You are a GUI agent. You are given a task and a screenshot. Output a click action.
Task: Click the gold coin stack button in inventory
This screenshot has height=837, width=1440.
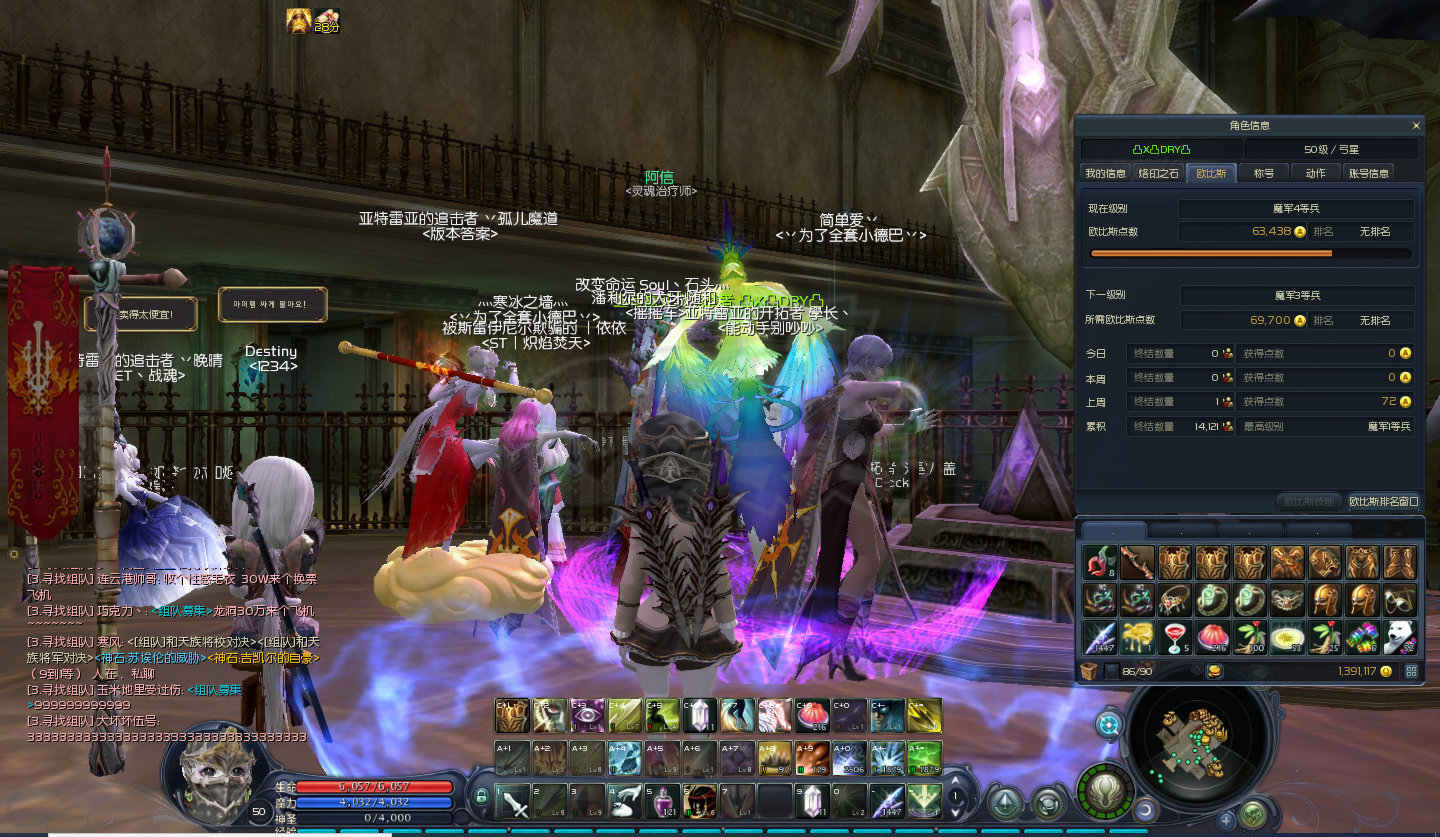pyautogui.click(x=1215, y=671)
